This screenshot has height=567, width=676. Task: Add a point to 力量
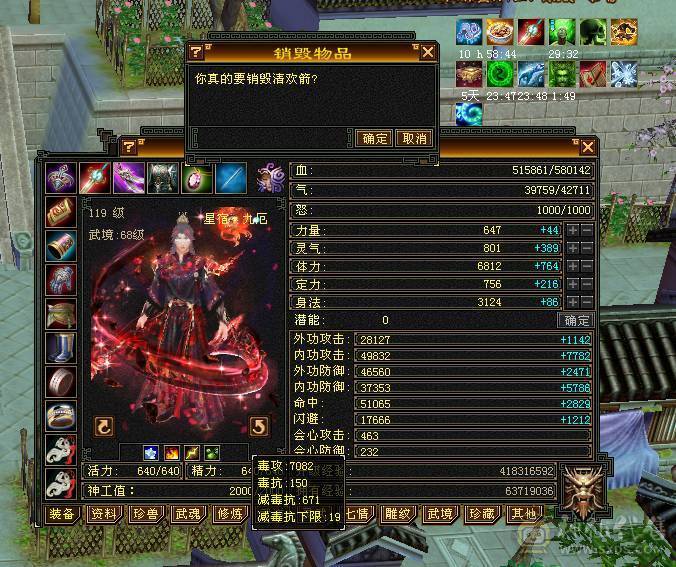(x=573, y=231)
